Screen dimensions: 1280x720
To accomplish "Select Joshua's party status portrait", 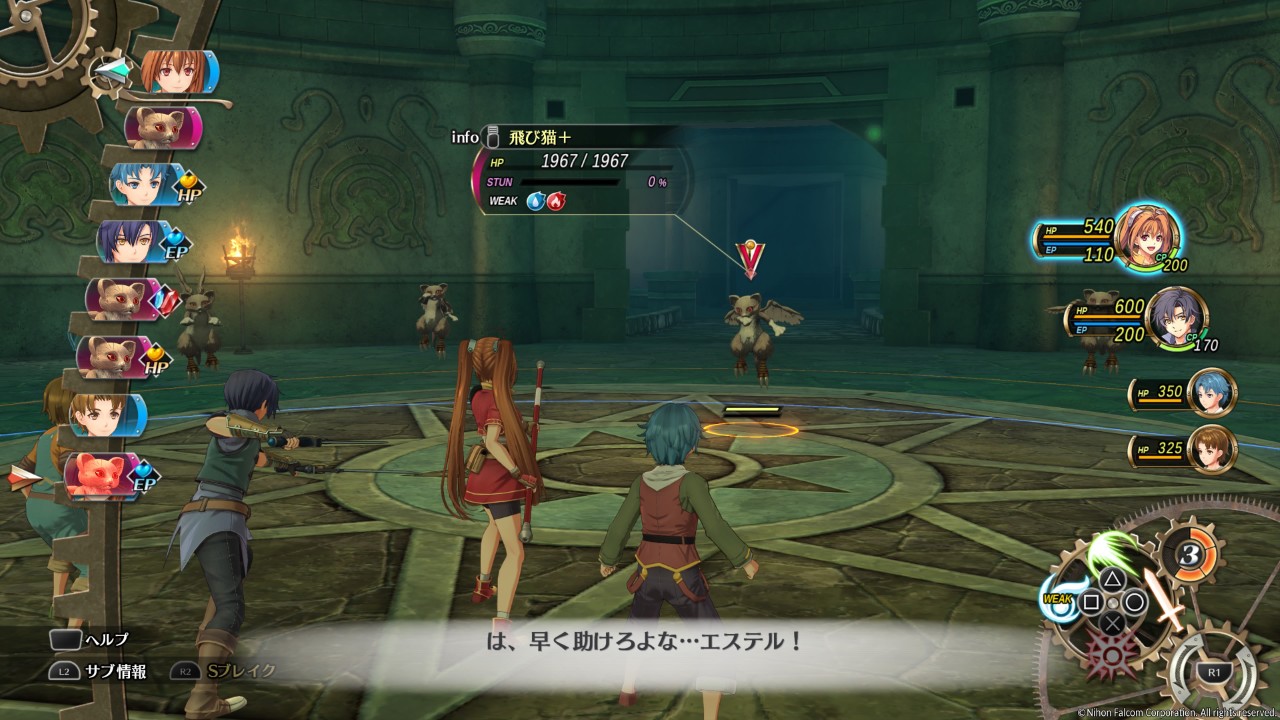I will click(x=1176, y=318).
